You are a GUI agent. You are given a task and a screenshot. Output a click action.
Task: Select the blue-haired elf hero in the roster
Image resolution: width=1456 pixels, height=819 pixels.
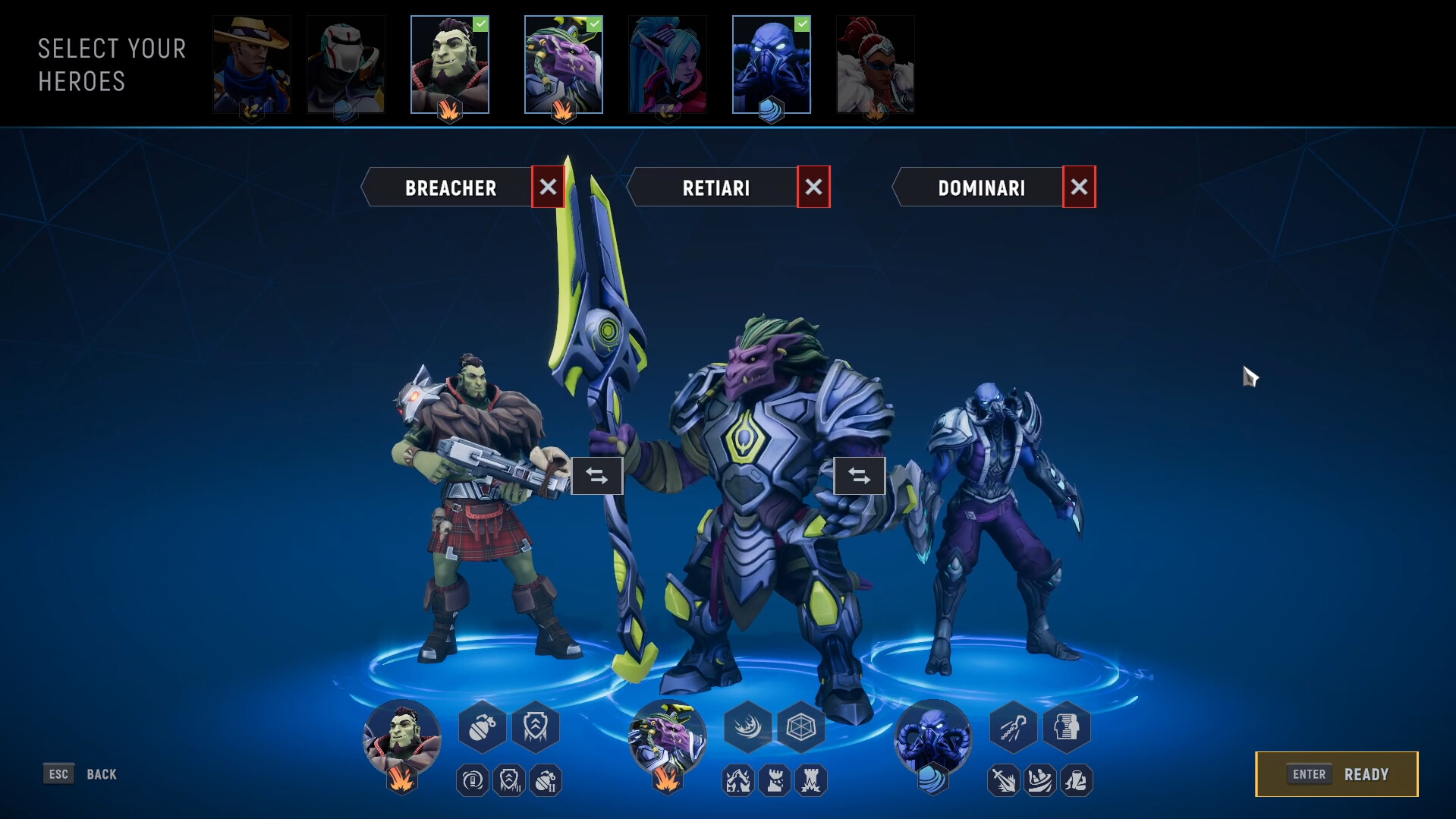668,65
